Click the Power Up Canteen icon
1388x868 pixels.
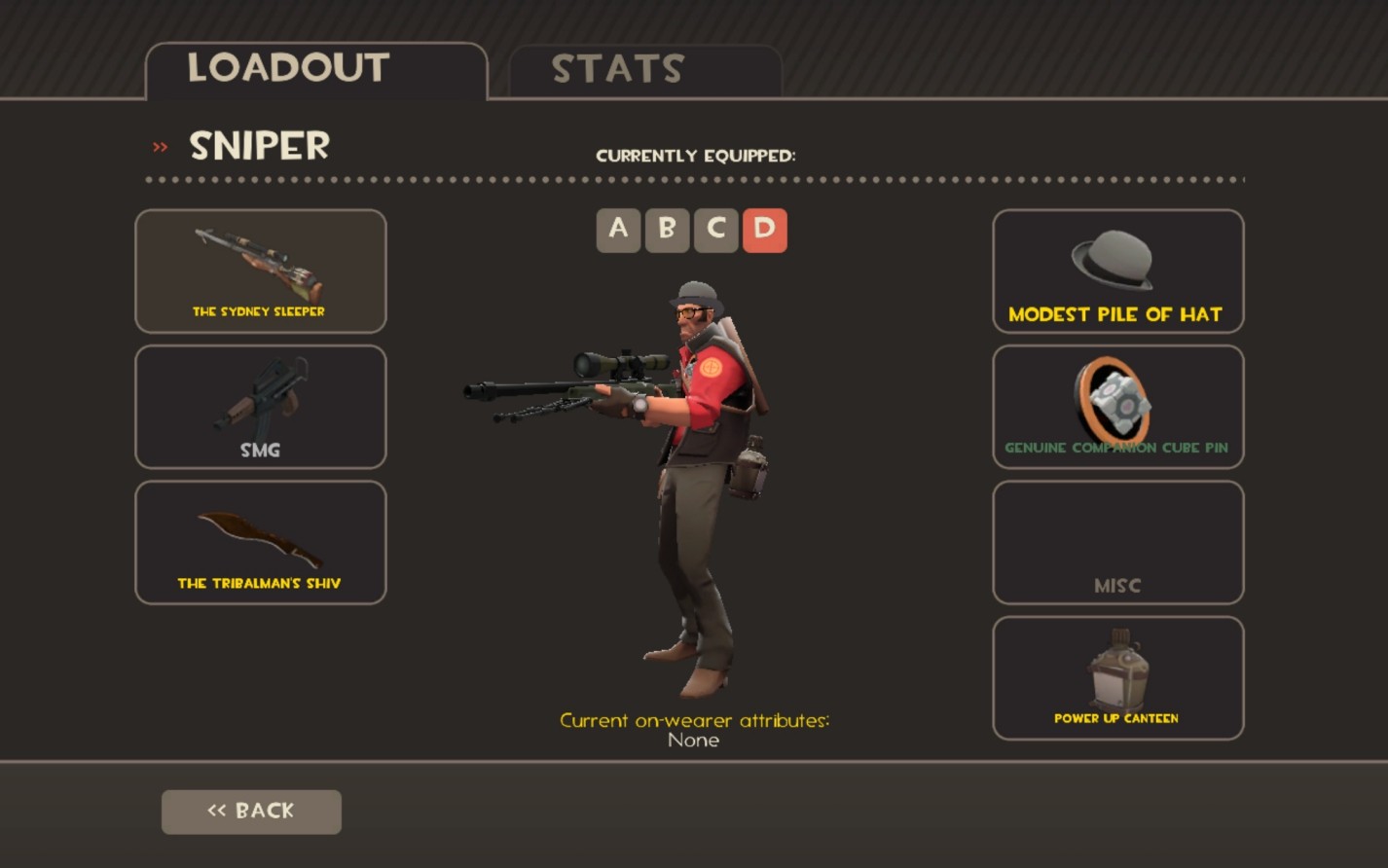point(1115,667)
